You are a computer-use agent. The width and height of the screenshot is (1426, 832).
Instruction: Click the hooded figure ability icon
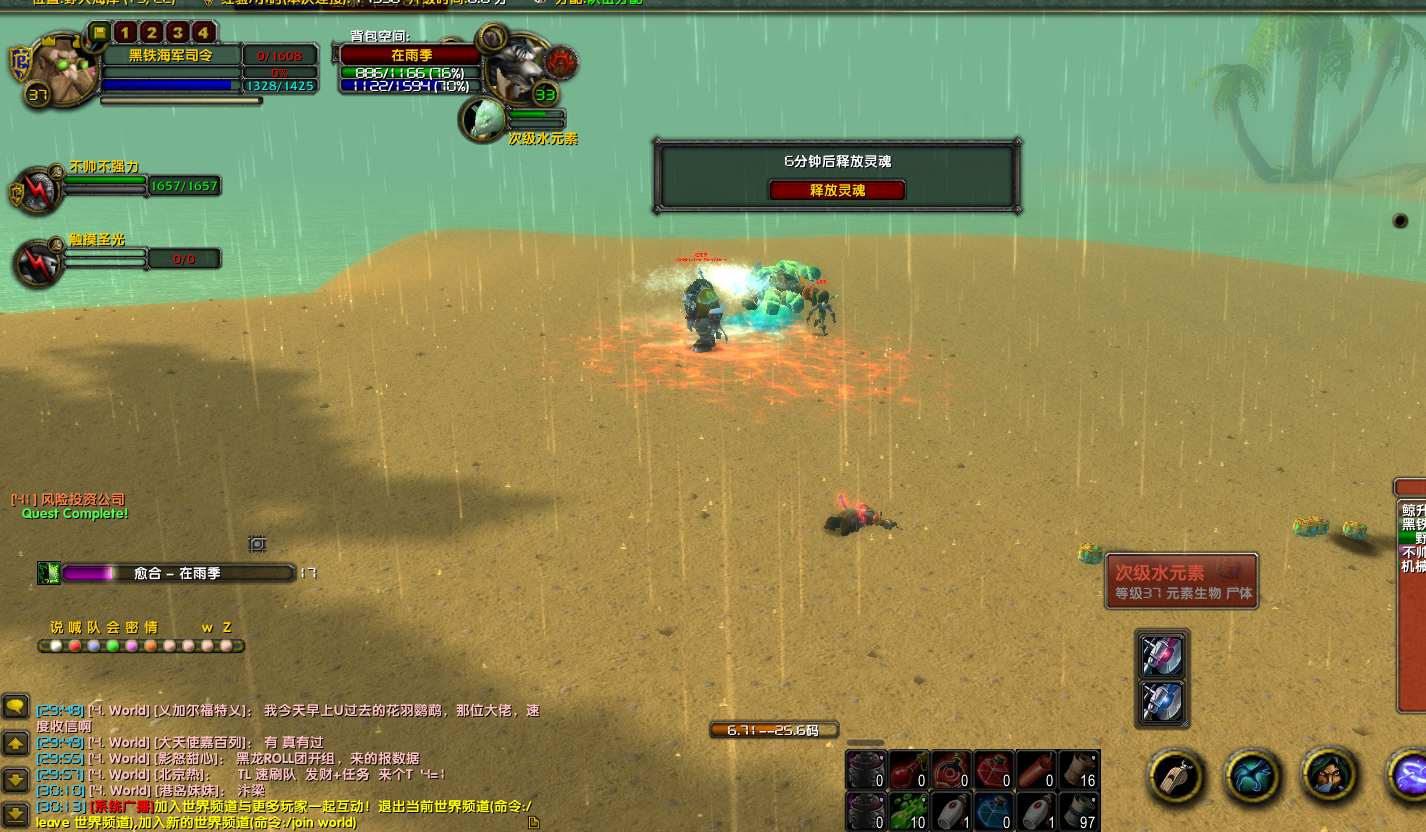(1327, 776)
